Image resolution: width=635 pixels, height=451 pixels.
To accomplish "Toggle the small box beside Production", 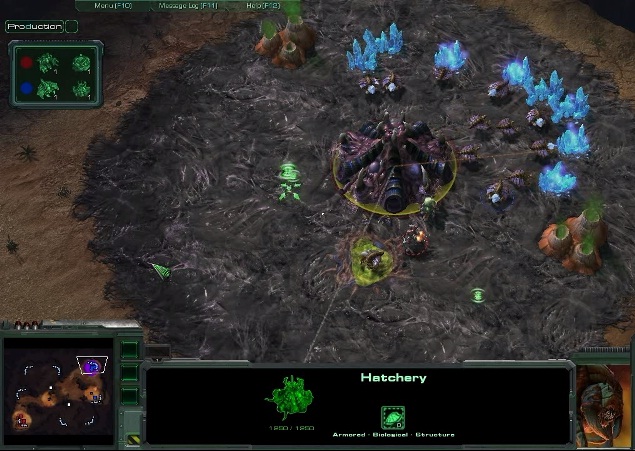I will (72, 26).
